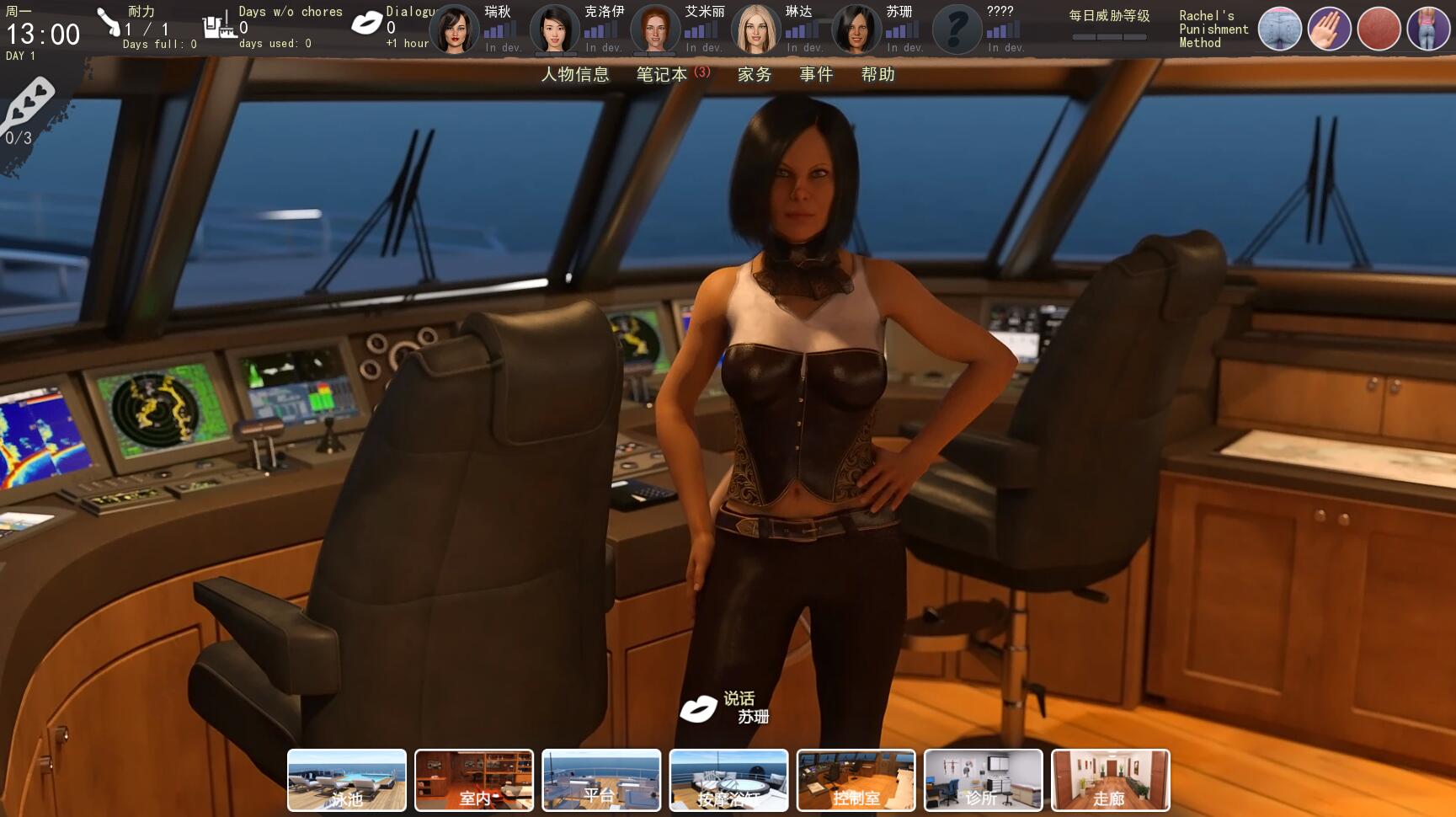This screenshot has height=817, width=1456.
Task: Open the 笔记本 notebook
Action: tap(663, 74)
